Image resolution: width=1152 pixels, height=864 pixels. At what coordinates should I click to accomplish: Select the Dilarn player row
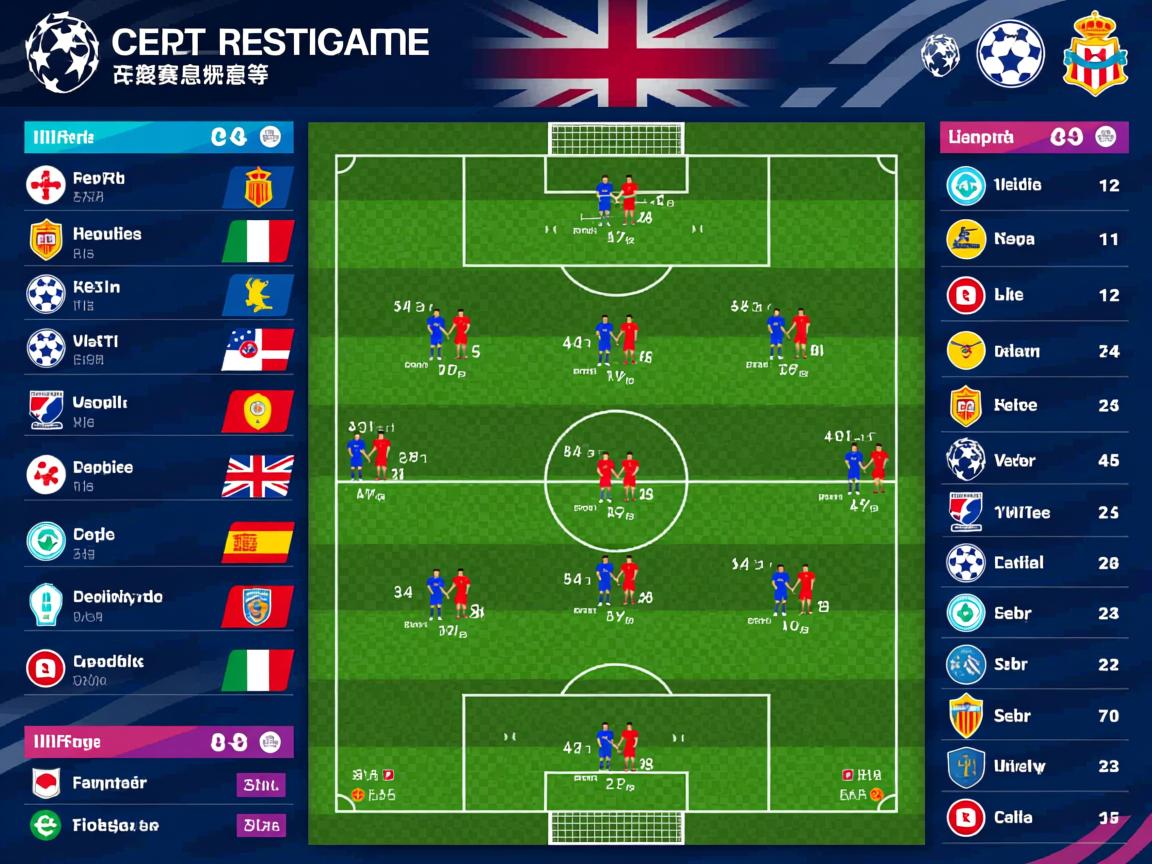[1034, 351]
